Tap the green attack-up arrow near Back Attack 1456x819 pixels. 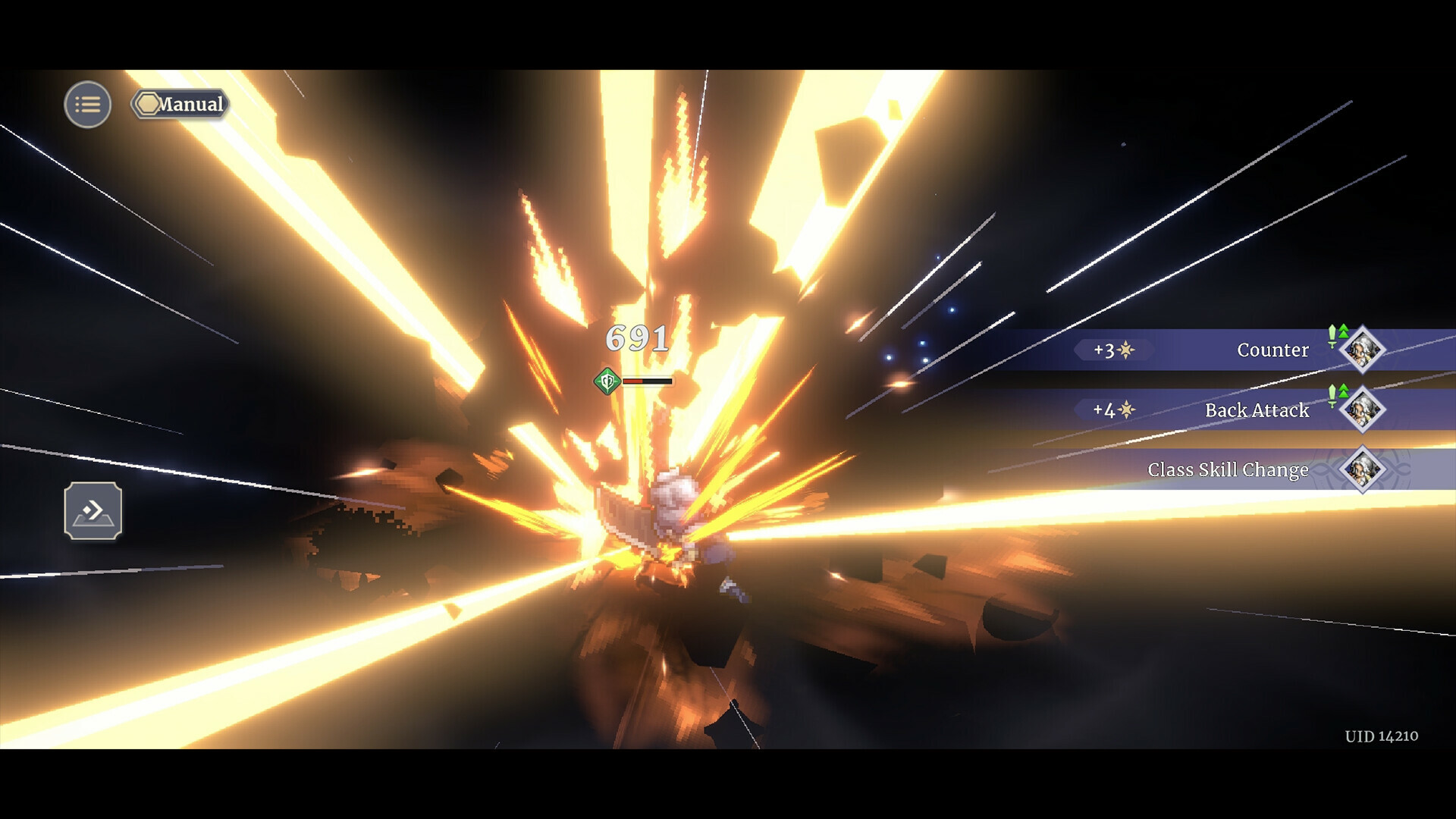(1344, 392)
